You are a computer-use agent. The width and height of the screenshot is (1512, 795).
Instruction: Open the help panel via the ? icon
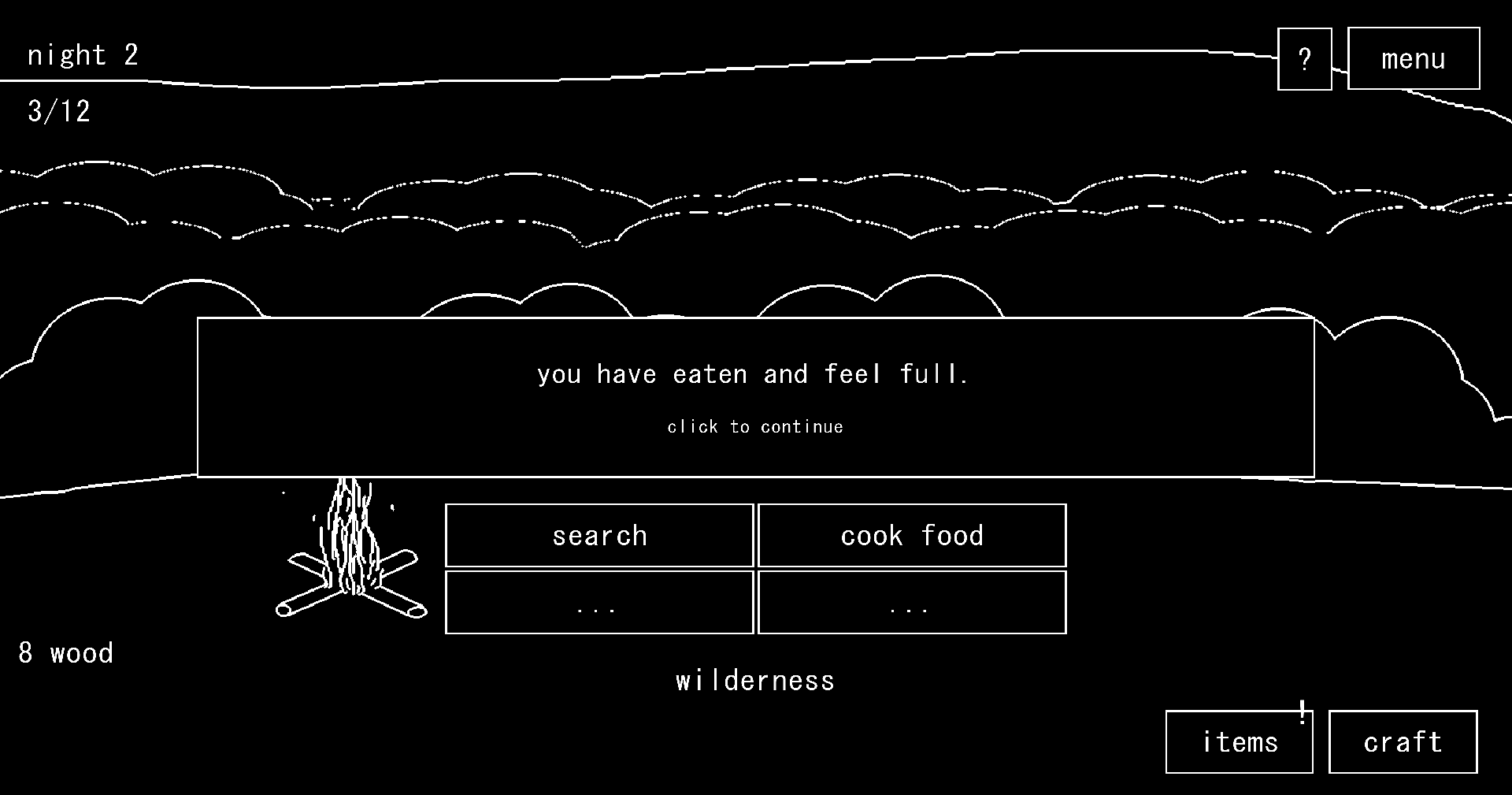[1304, 58]
